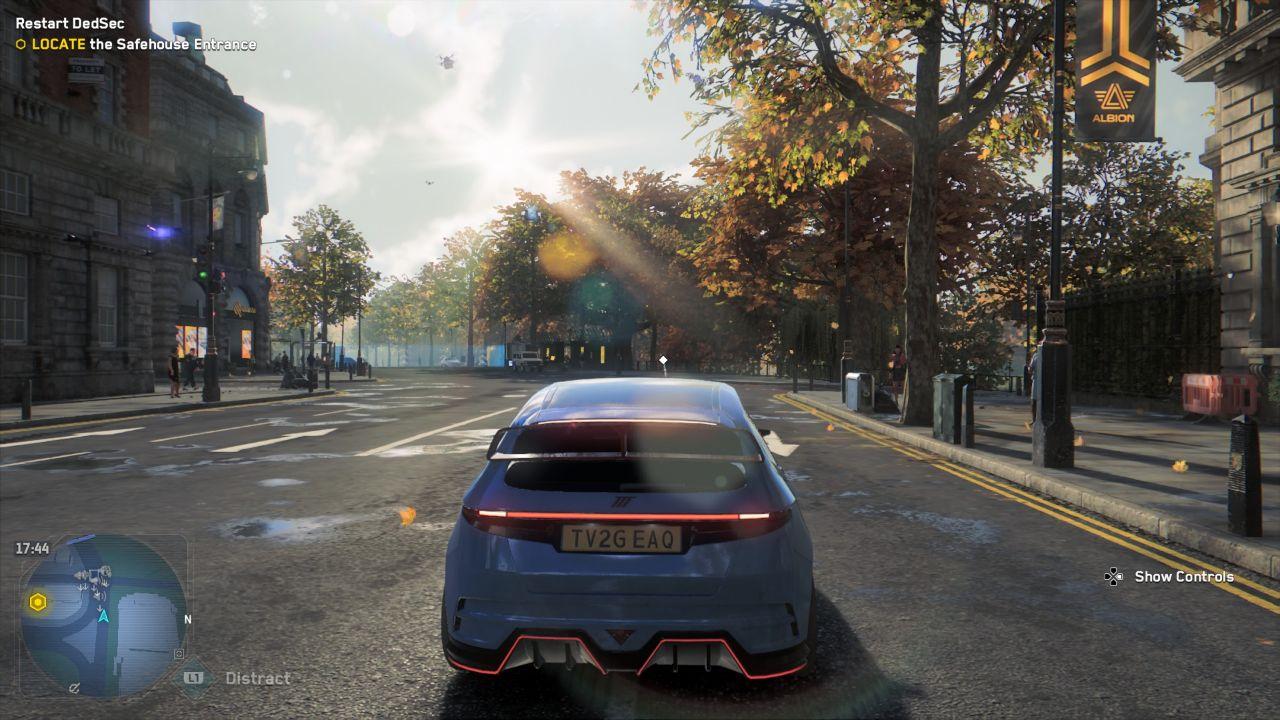Select the Locate the Safehouse Entrance objective
This screenshot has height=720, width=1280.
pos(143,44)
